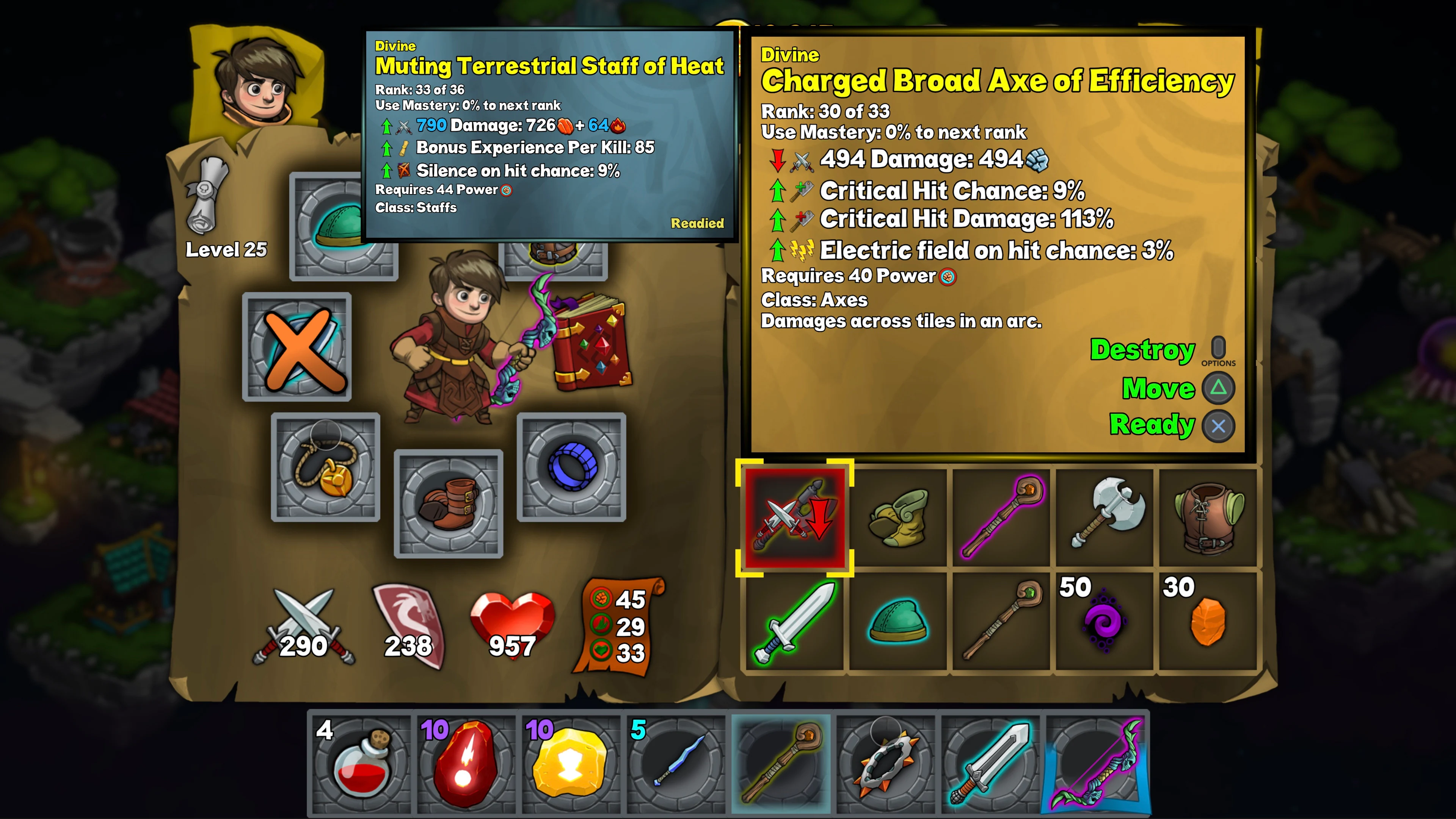Select the health potion in the hotbar
The height and width of the screenshot is (819, 1456).
pos(361,763)
